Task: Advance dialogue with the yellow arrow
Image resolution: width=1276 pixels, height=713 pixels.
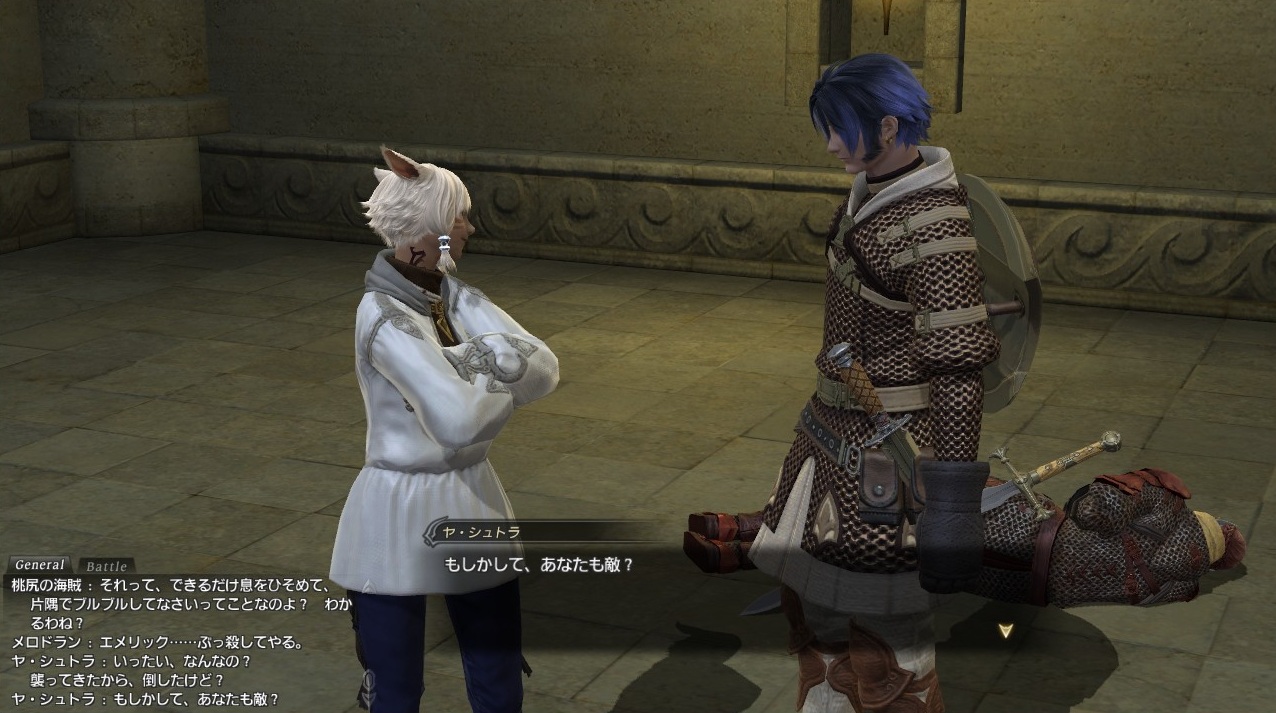Action: [x=1007, y=631]
